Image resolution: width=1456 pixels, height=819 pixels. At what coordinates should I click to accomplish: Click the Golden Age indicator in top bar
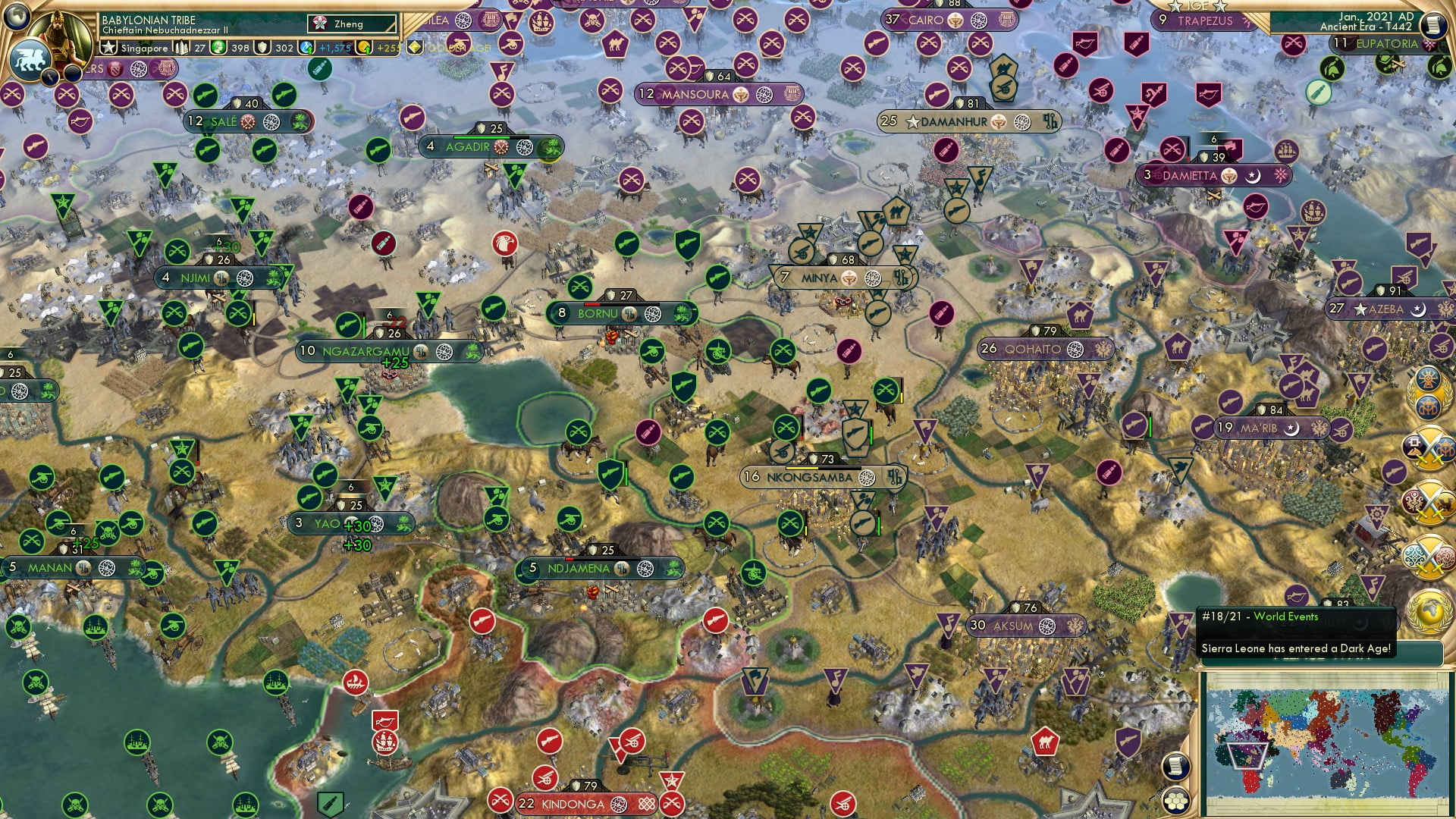[x=414, y=48]
